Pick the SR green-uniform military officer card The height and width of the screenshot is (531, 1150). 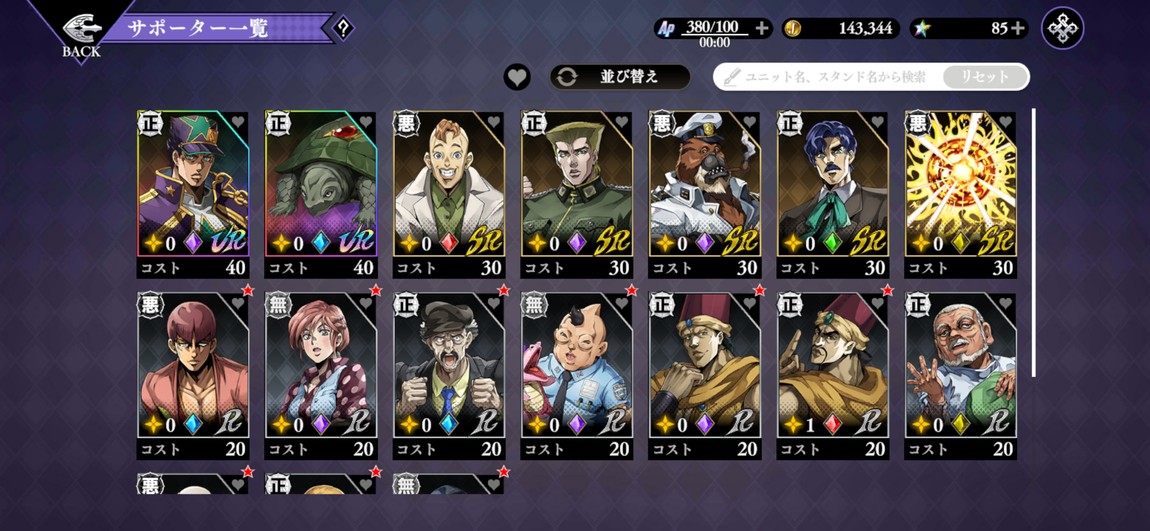[x=577, y=185]
